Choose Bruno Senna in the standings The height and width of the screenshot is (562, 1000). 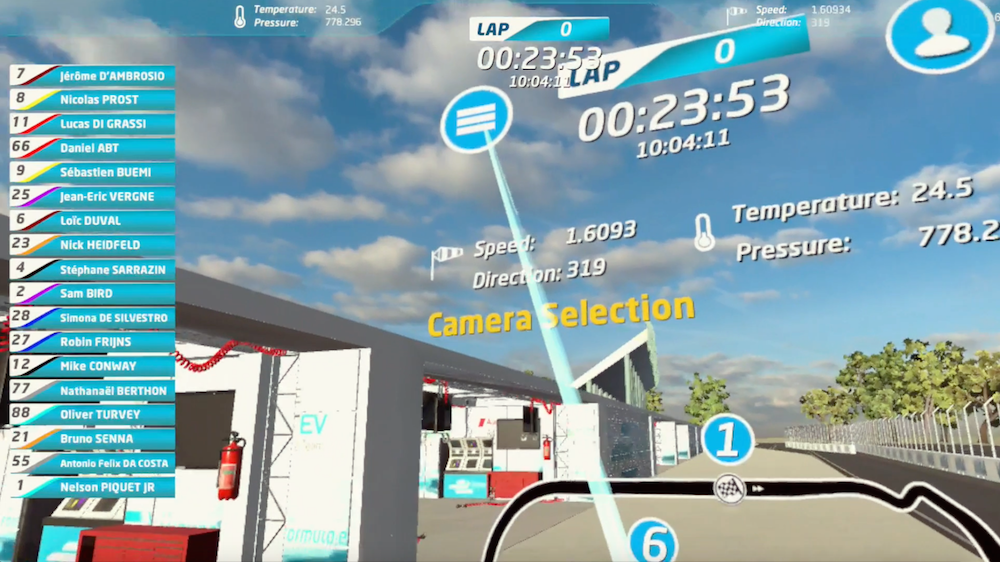pos(92,438)
